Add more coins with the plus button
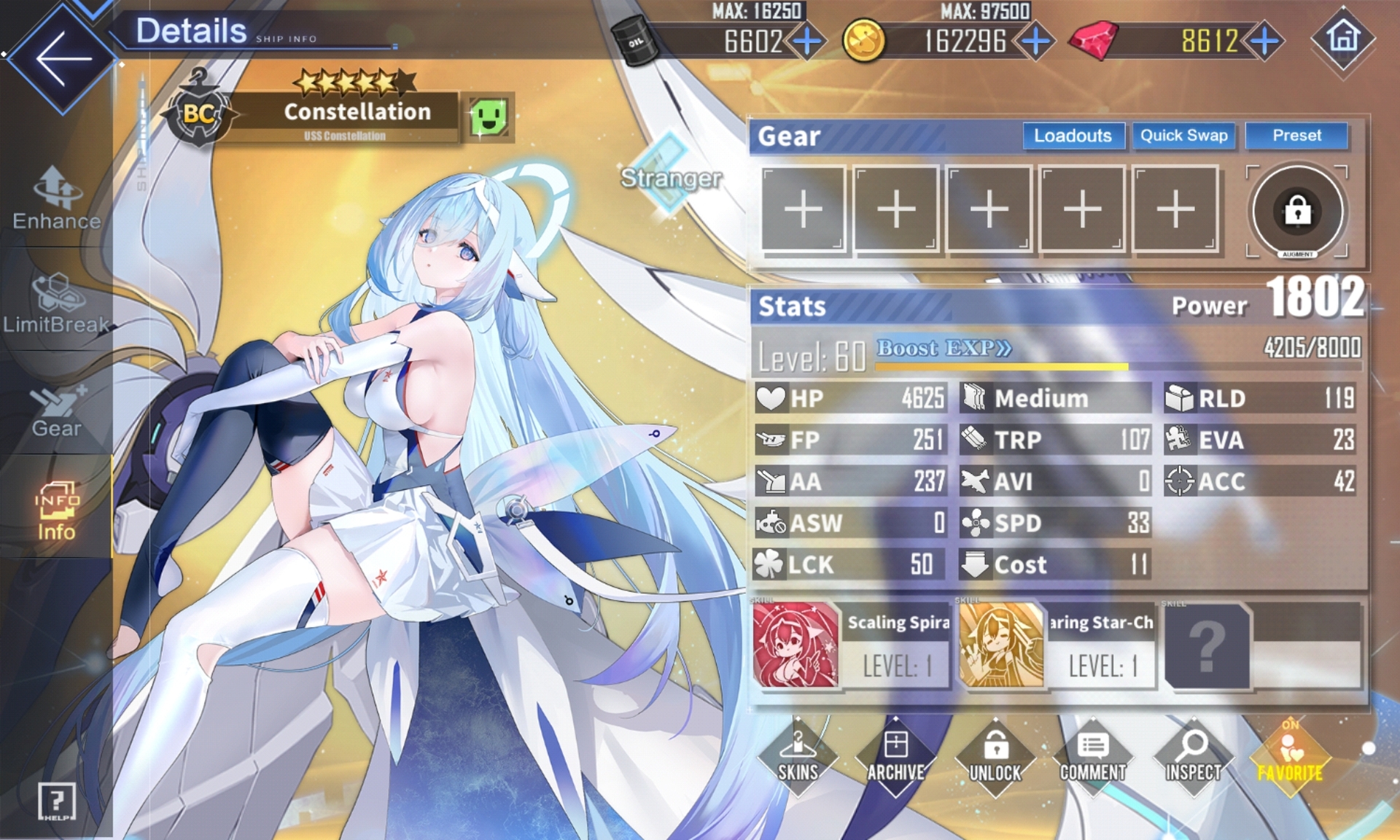The height and width of the screenshot is (840, 1400). (x=1035, y=42)
